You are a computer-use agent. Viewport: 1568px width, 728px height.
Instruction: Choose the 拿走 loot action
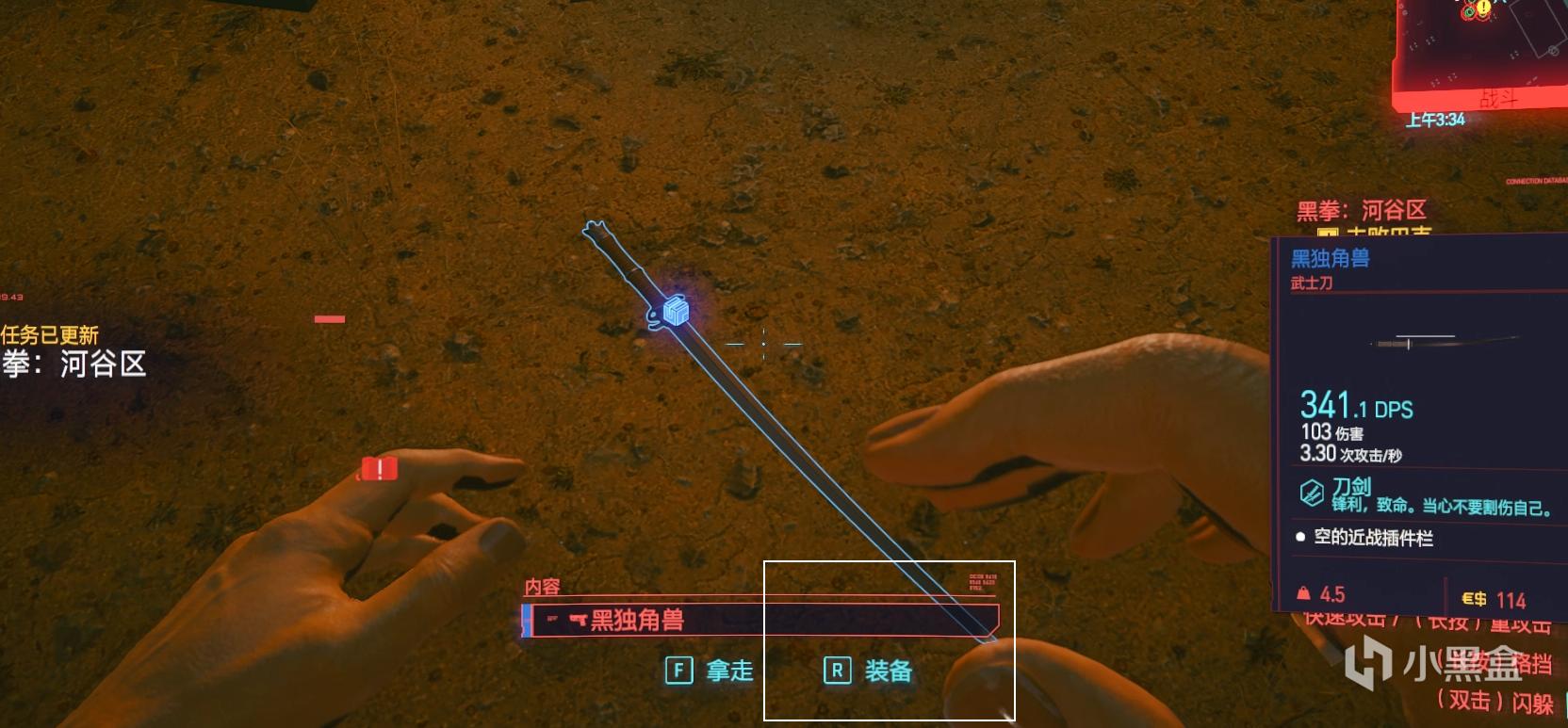(710, 671)
